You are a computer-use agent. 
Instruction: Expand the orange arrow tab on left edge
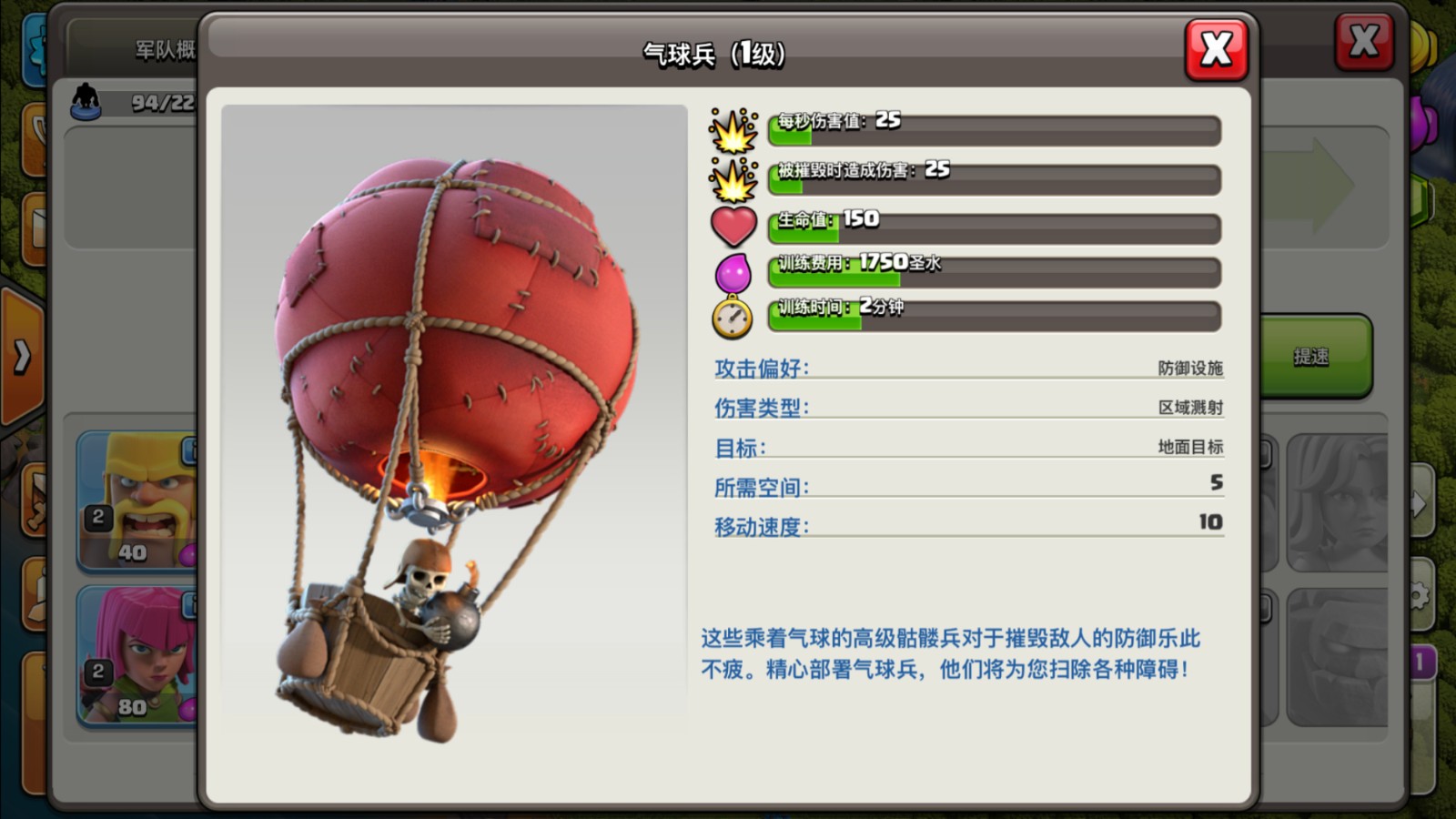tap(22, 357)
